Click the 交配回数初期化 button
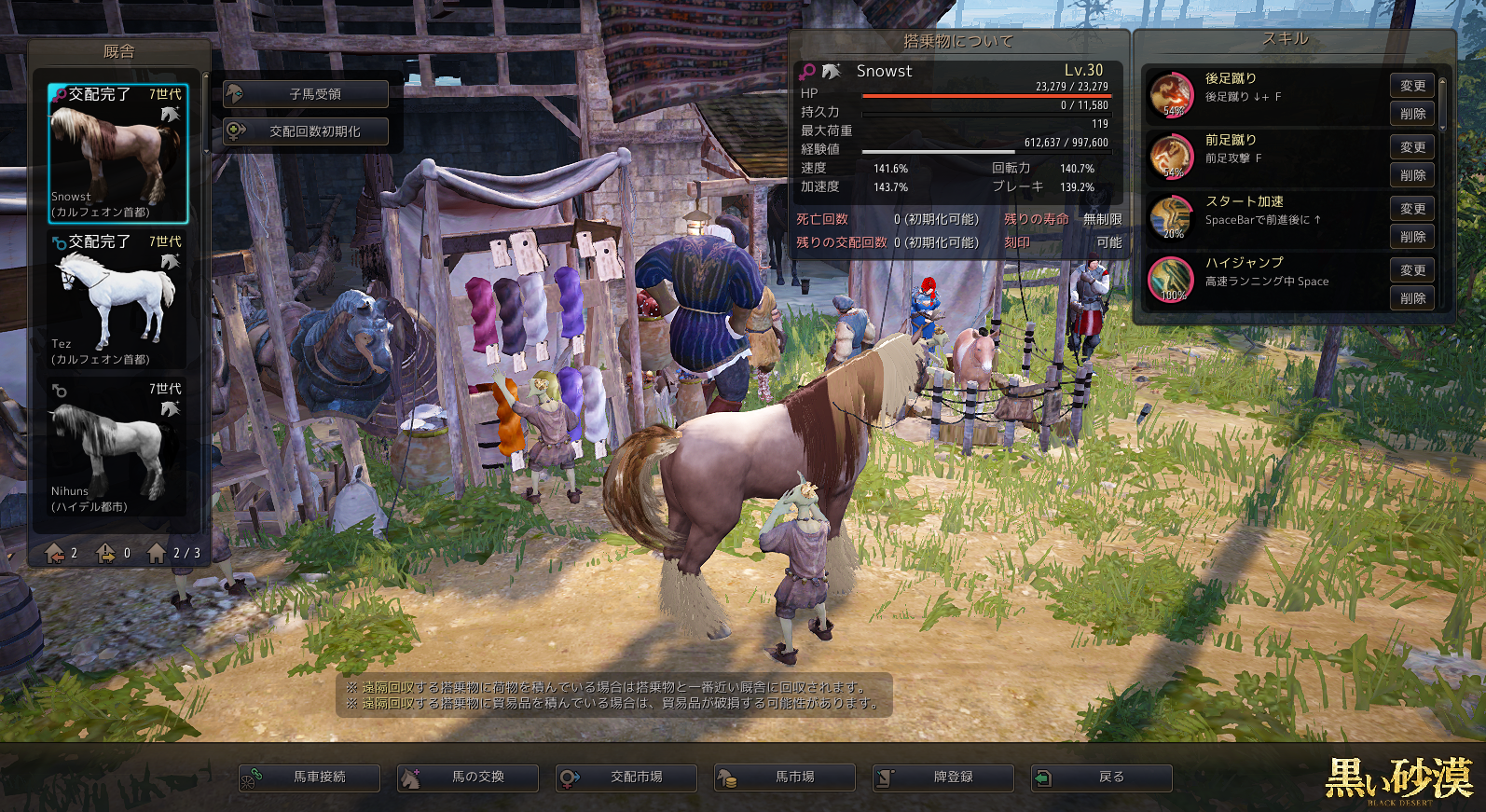This screenshot has height=812, width=1486. coord(306,131)
